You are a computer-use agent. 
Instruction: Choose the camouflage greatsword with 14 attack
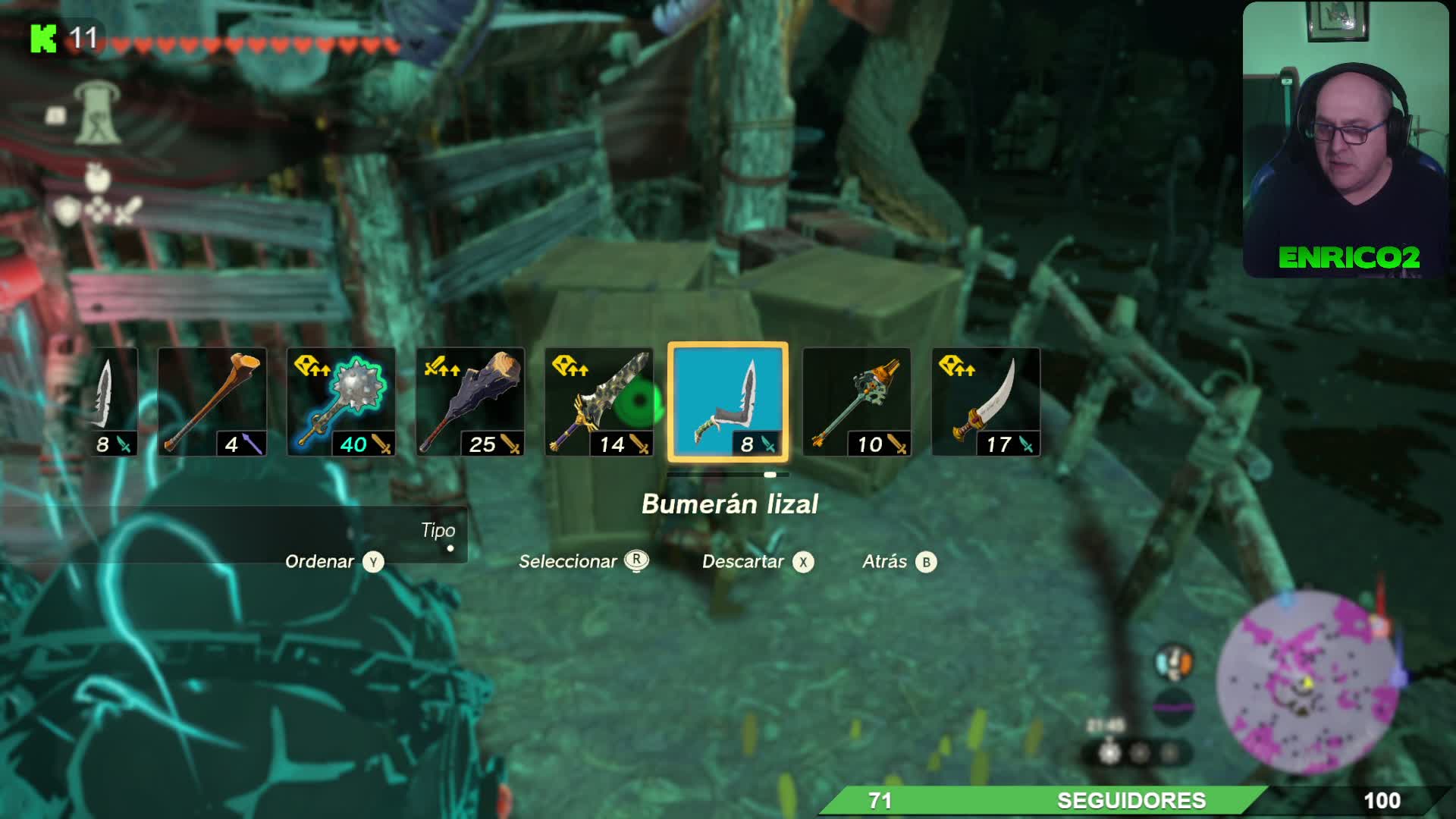(599, 402)
